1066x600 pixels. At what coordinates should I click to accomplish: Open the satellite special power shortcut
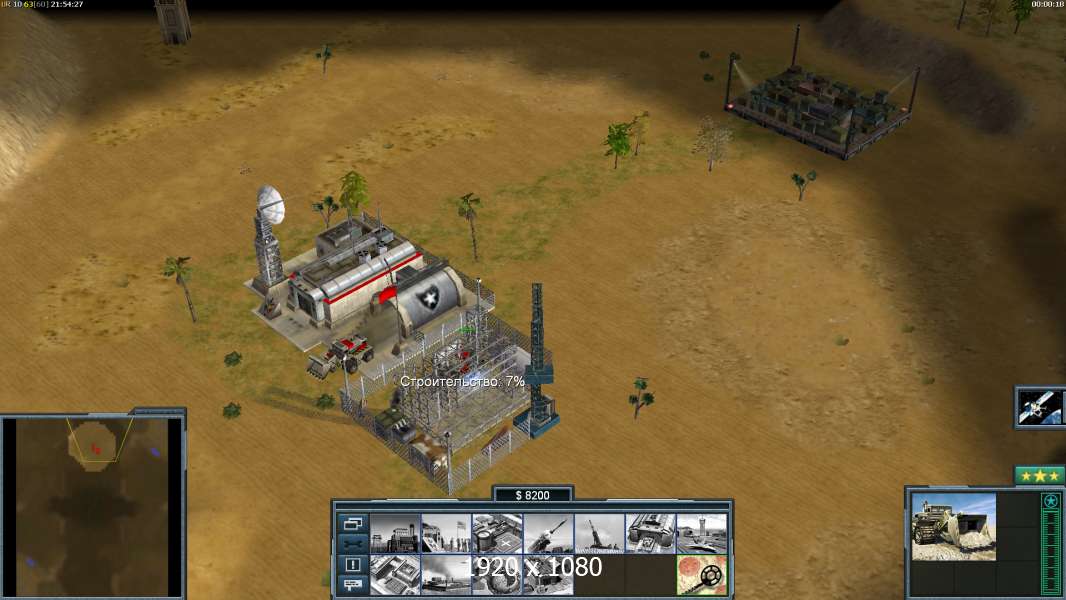pyautogui.click(x=1041, y=407)
